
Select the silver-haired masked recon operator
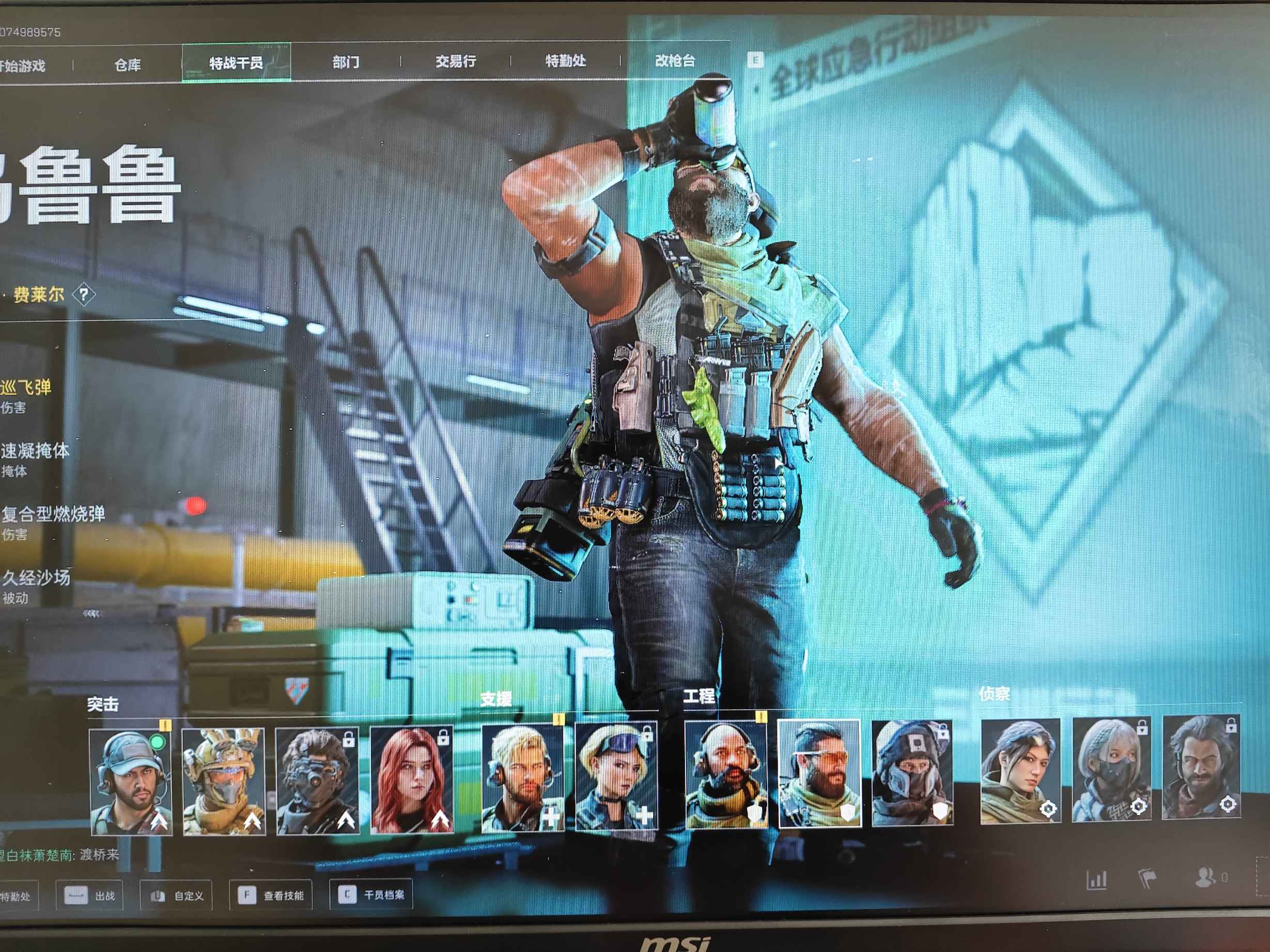(1111, 769)
